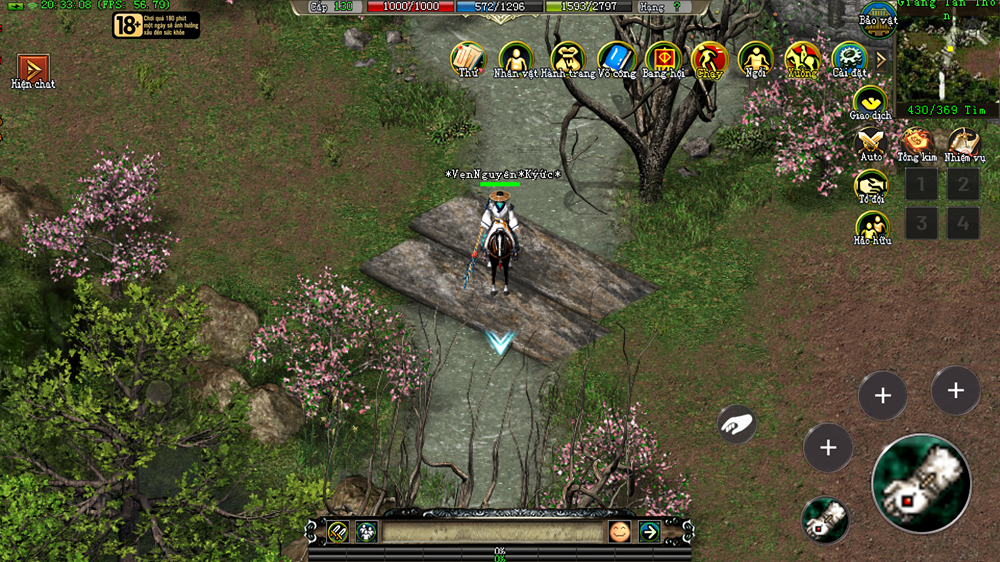Open the Võ công skills book
Screen dimensions: 1000x562
[615, 57]
